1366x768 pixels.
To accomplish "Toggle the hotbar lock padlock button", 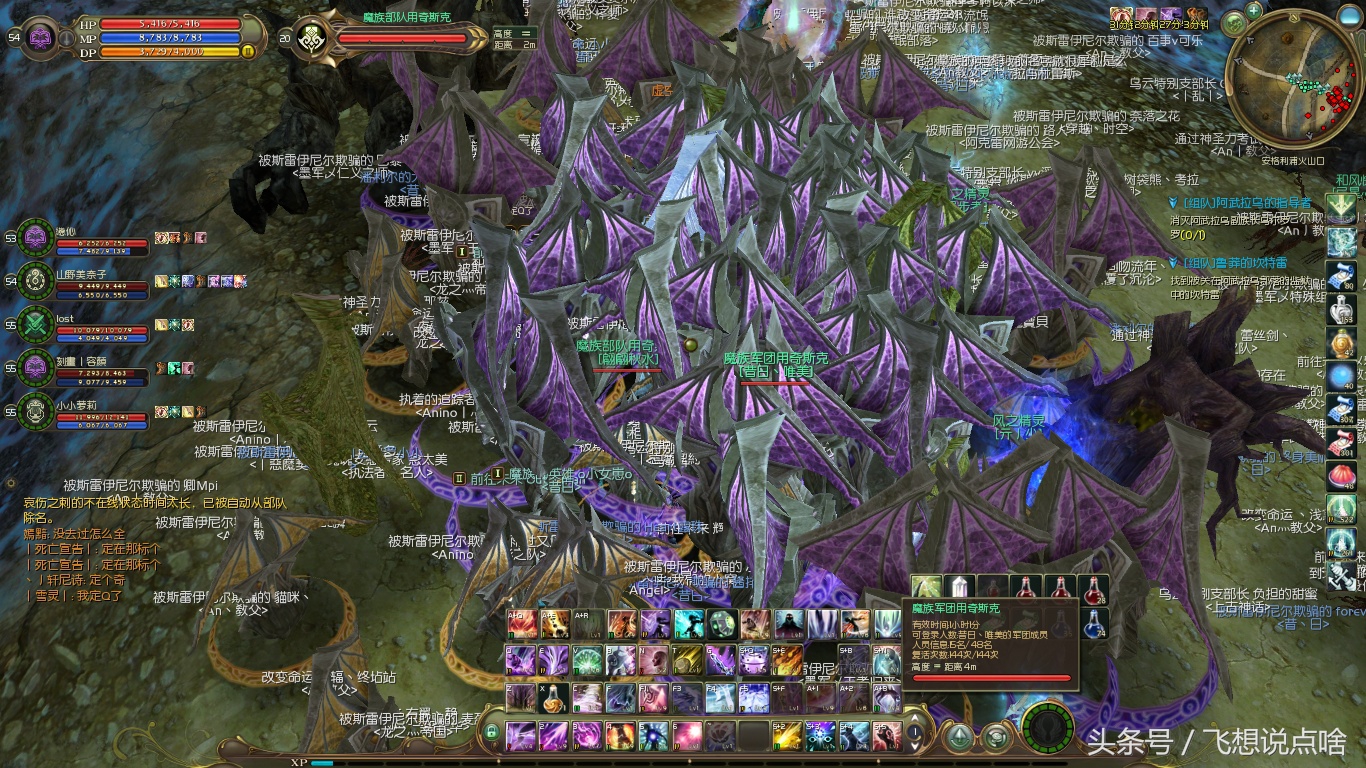I will 490,734.
